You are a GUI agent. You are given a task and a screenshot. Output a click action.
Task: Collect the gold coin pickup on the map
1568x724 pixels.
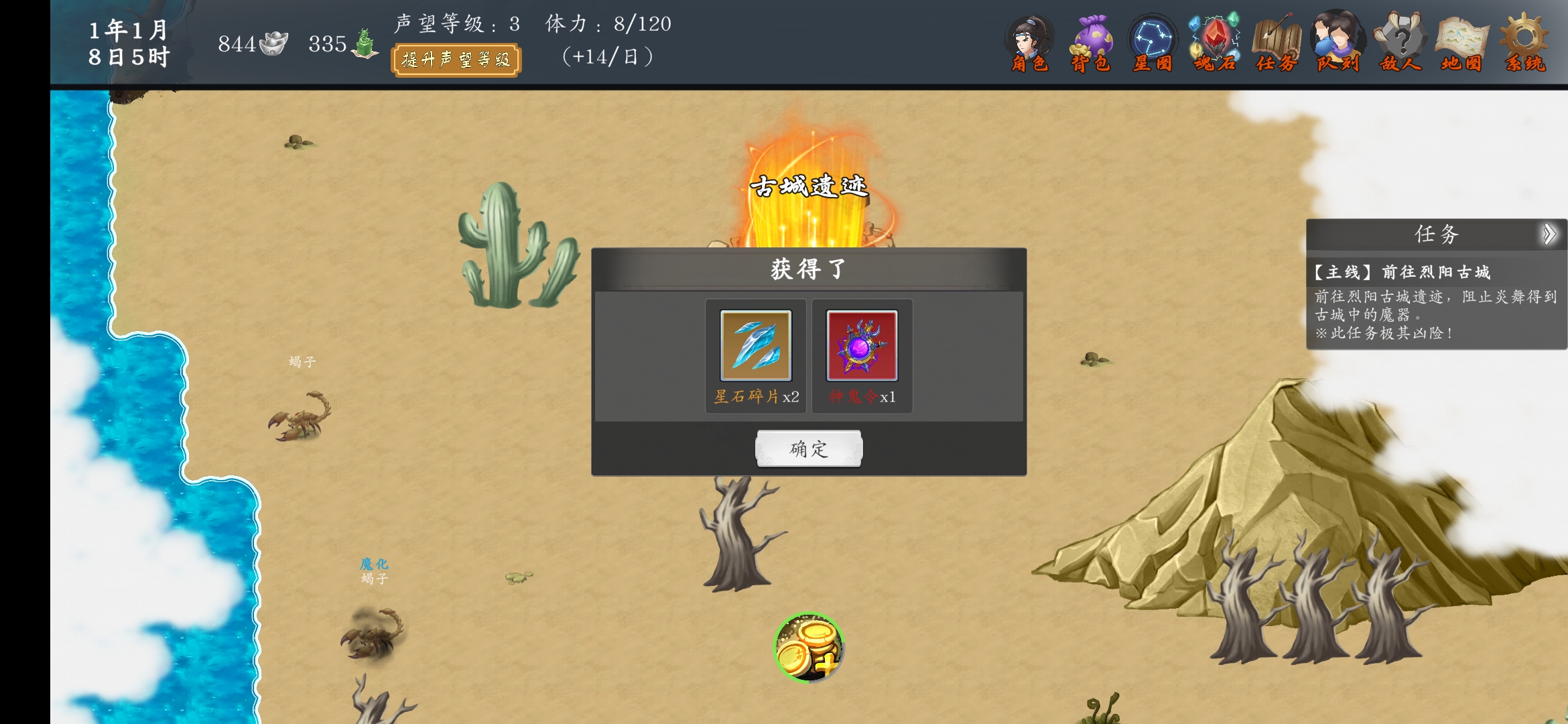pos(809,648)
